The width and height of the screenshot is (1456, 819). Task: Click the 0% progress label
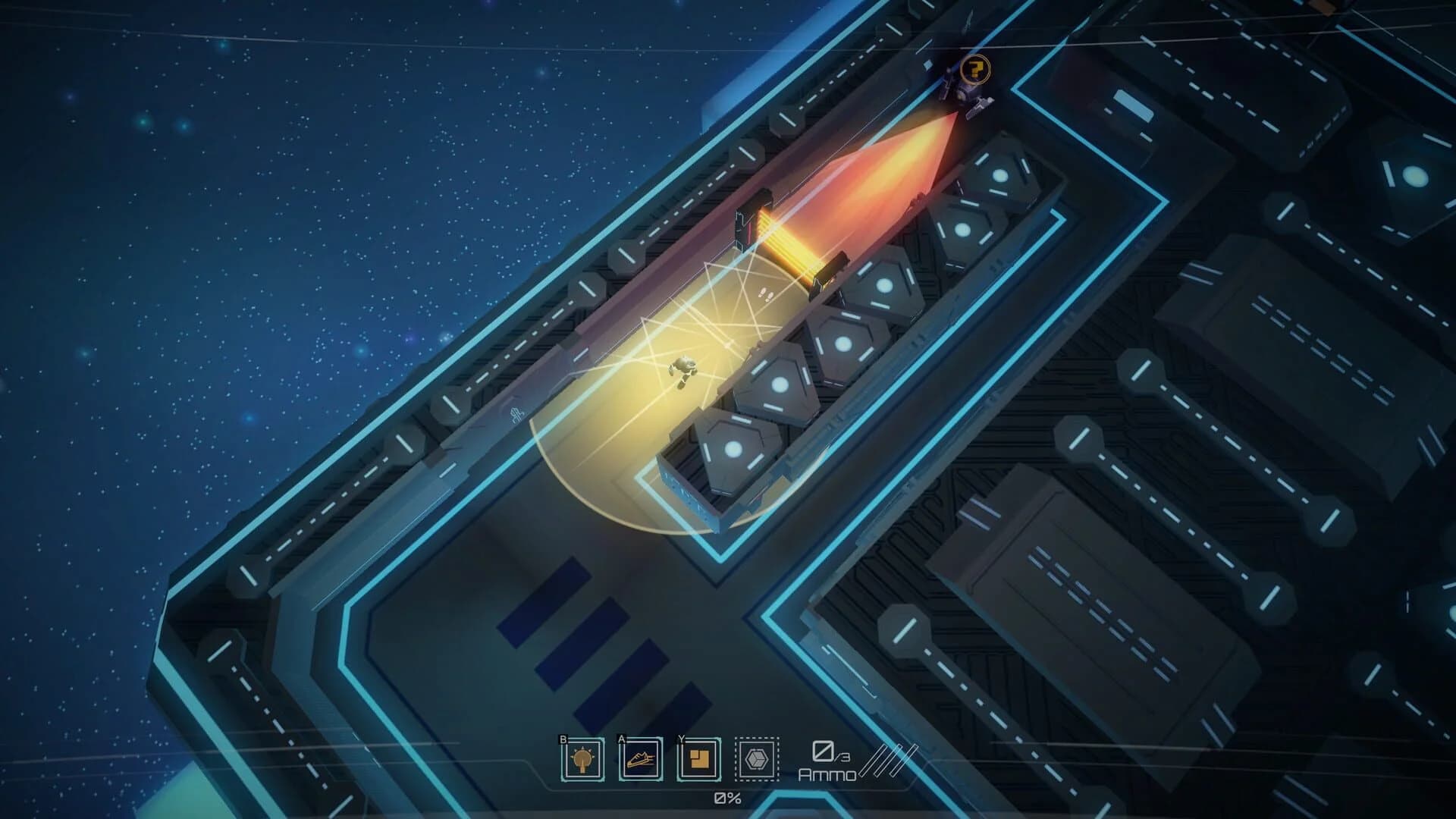[x=727, y=796]
